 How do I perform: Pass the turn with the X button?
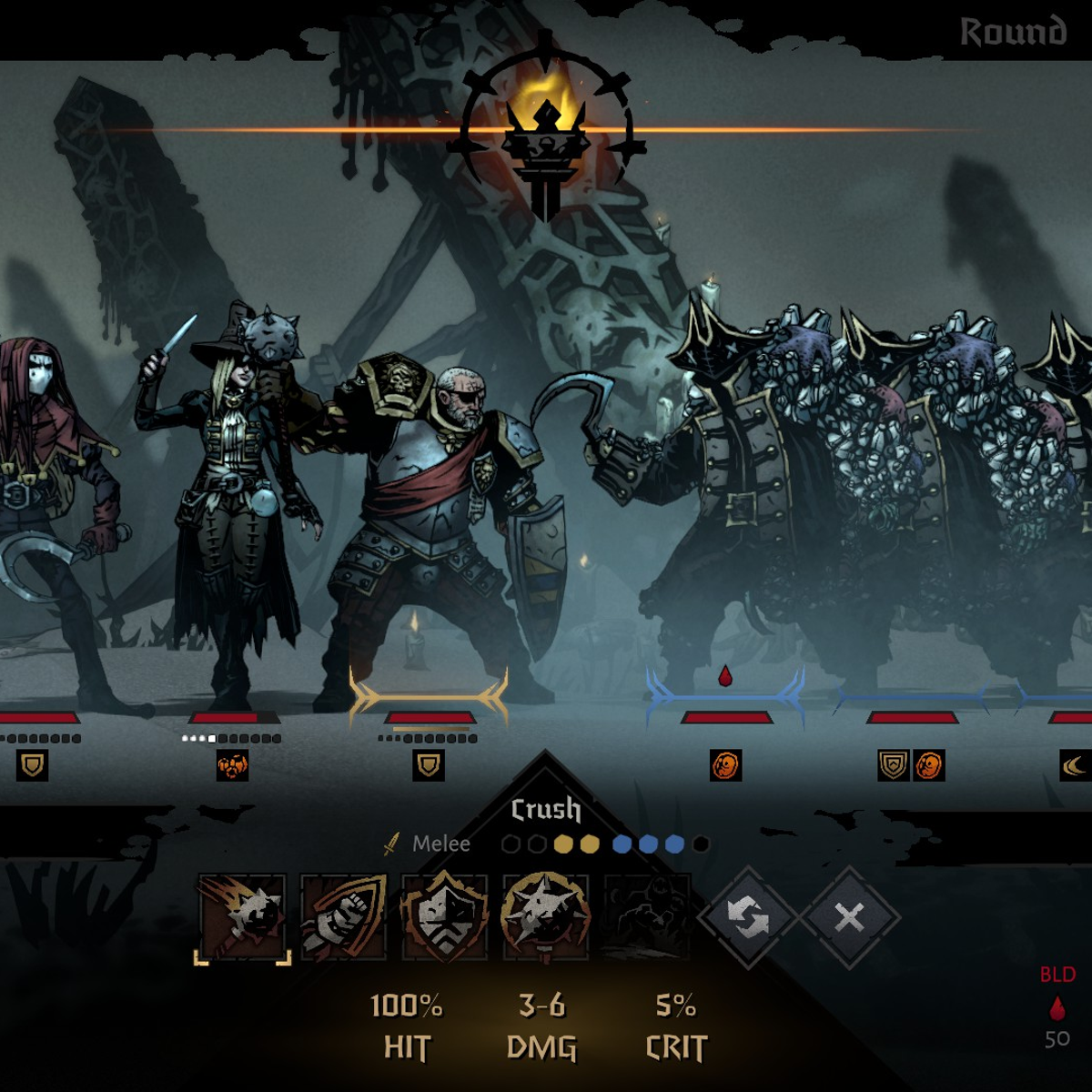849,918
